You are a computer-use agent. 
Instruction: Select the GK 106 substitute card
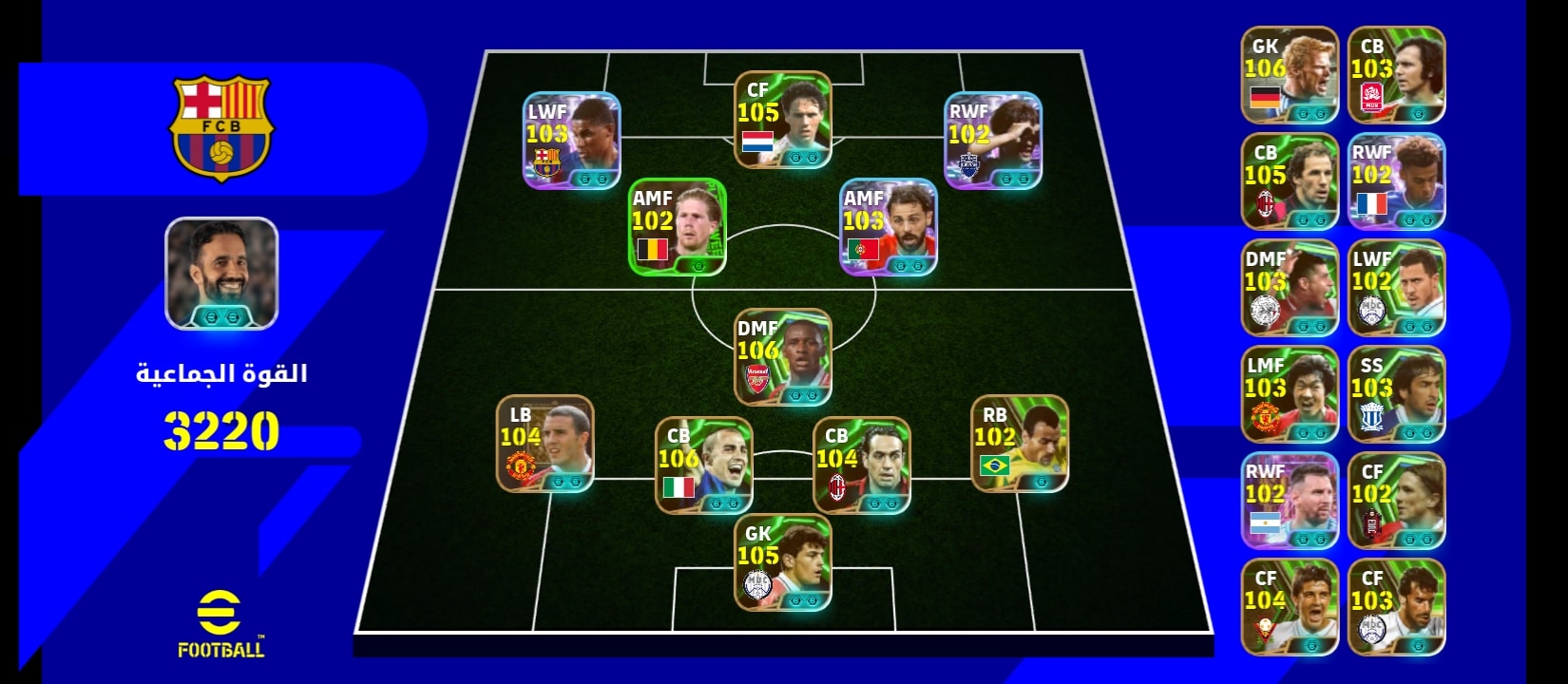click(1290, 75)
